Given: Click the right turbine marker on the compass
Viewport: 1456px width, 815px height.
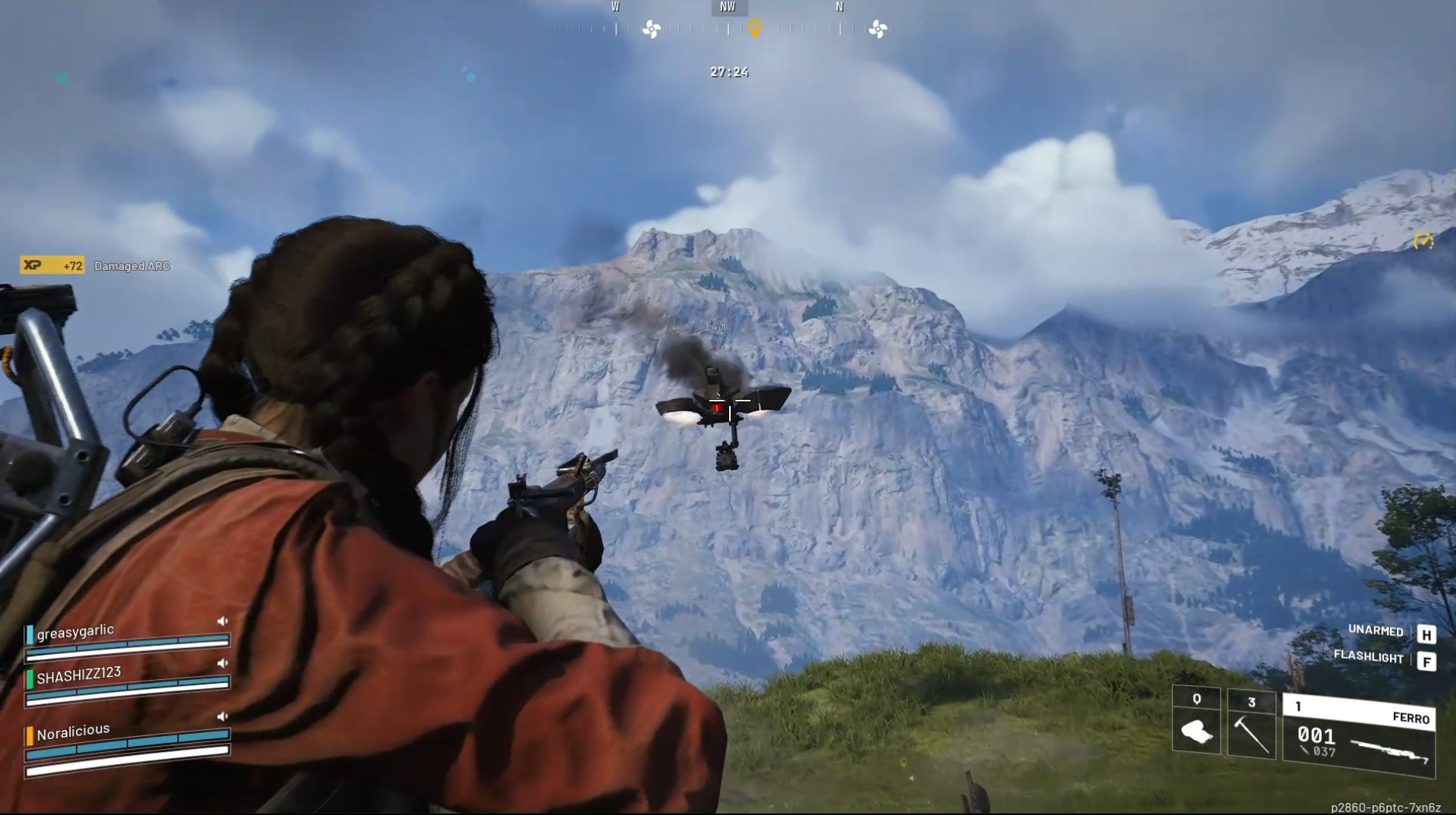Looking at the screenshot, I should (x=879, y=29).
